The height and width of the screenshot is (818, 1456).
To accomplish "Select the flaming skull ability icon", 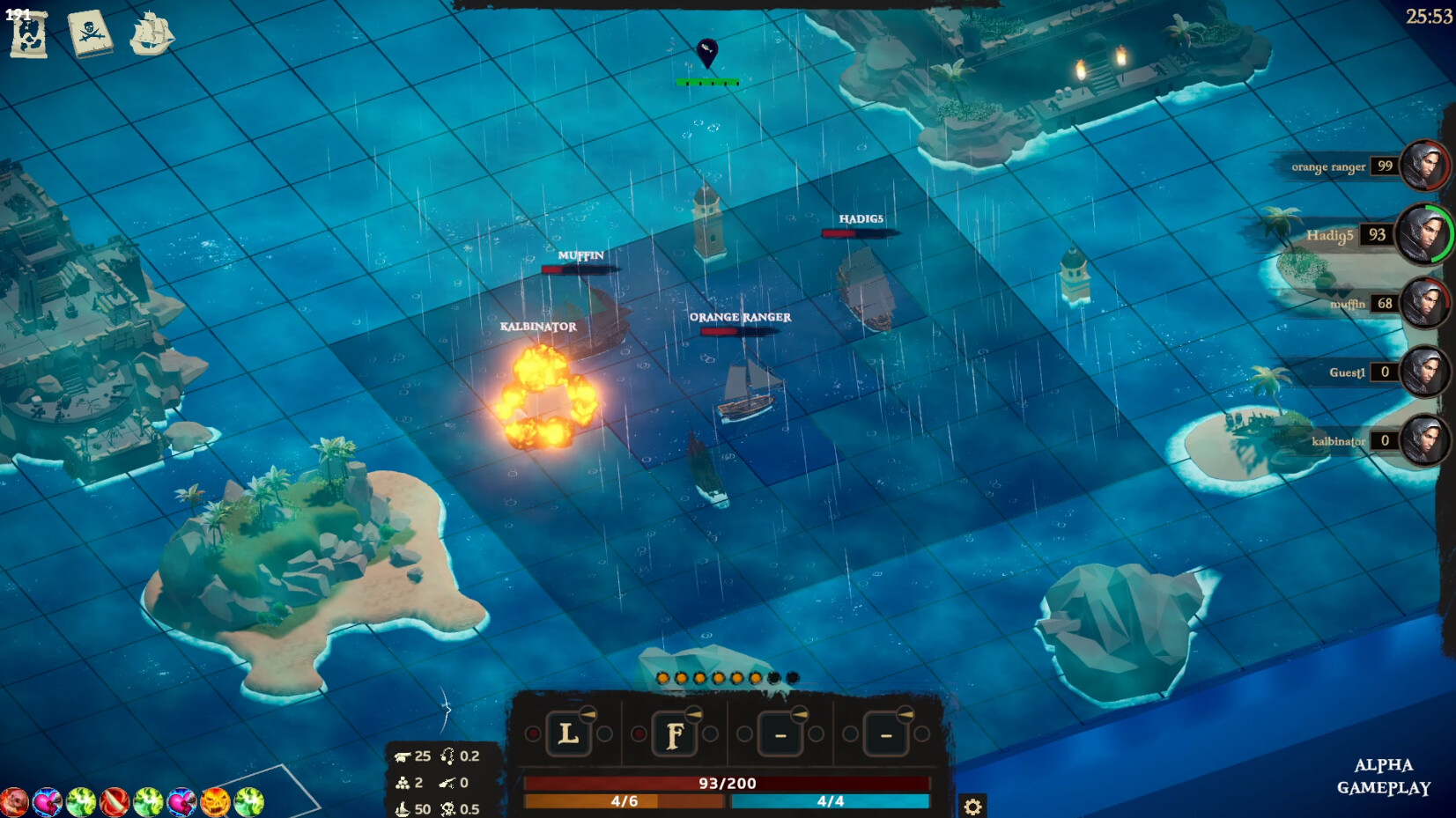I will [x=214, y=802].
